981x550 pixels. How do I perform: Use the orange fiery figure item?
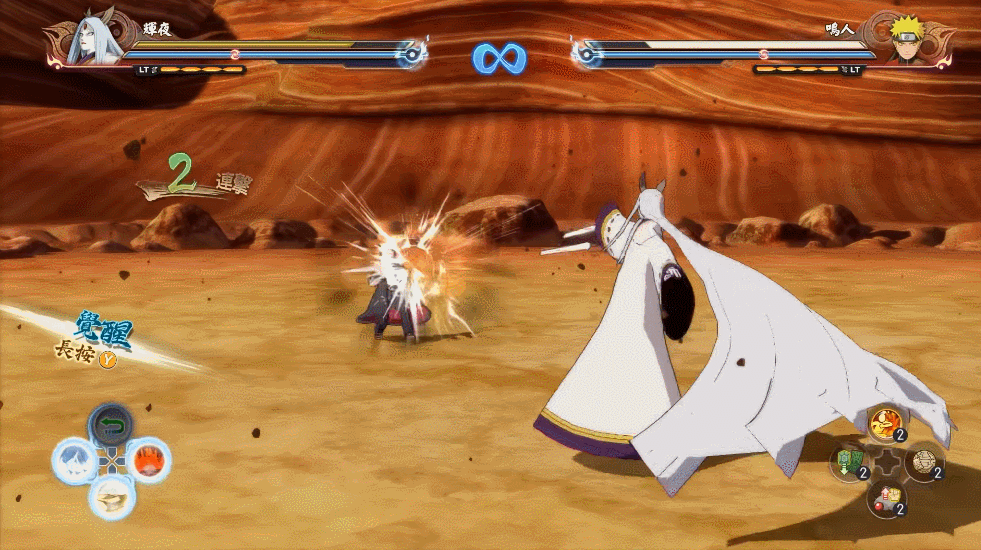[885, 425]
